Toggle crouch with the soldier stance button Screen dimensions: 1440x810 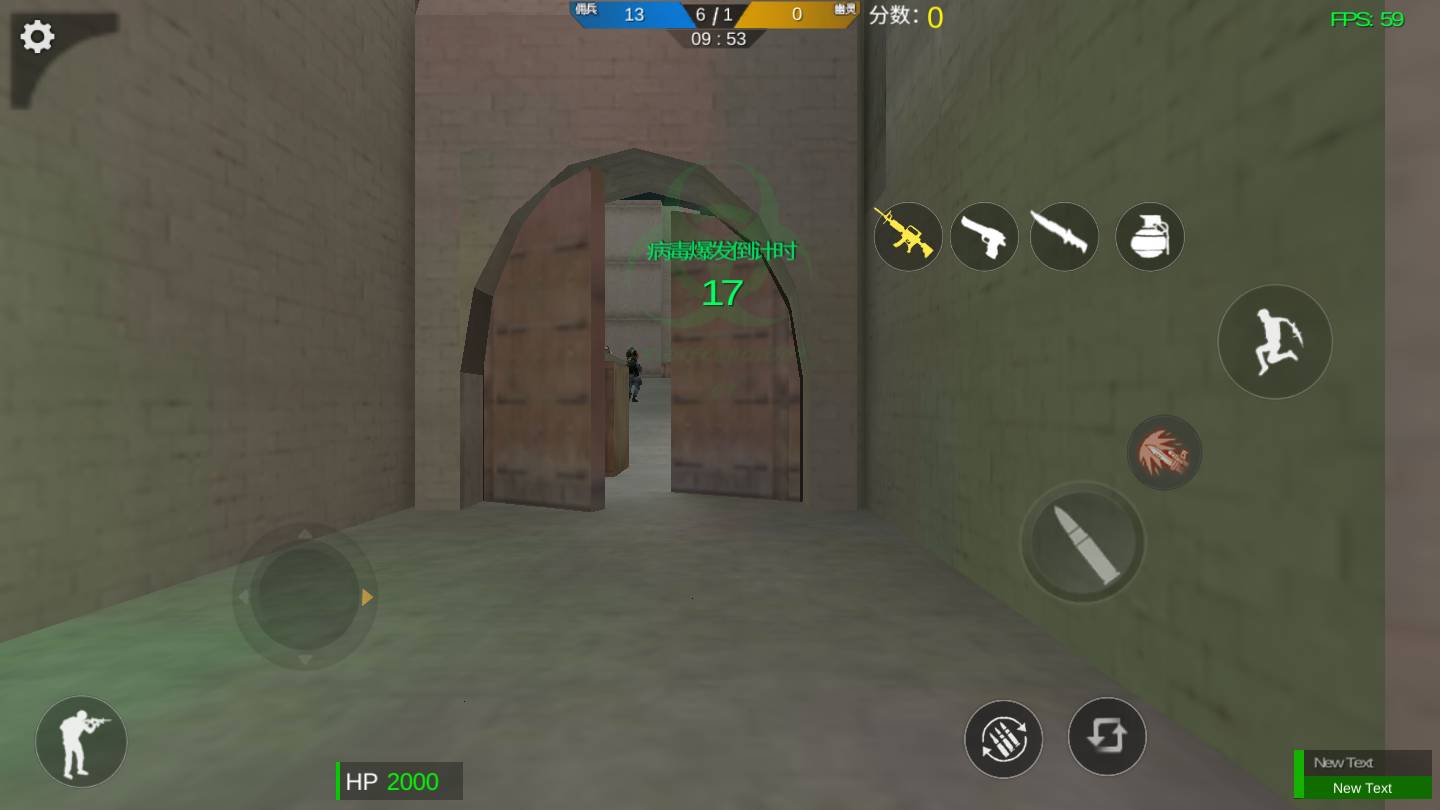point(80,740)
